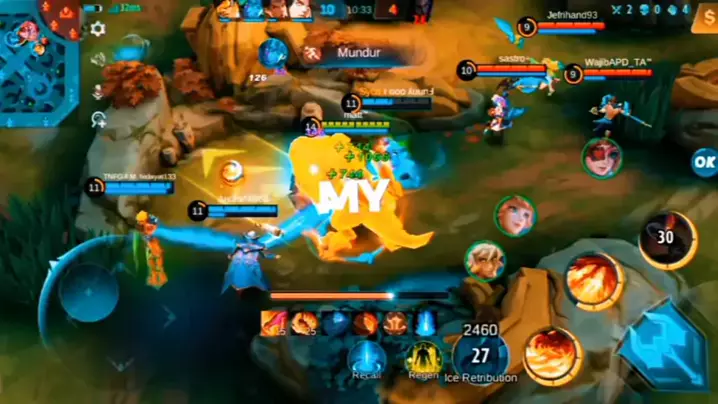
Task: Target the red-haired masked enemy portrait
Action: pos(602,157)
